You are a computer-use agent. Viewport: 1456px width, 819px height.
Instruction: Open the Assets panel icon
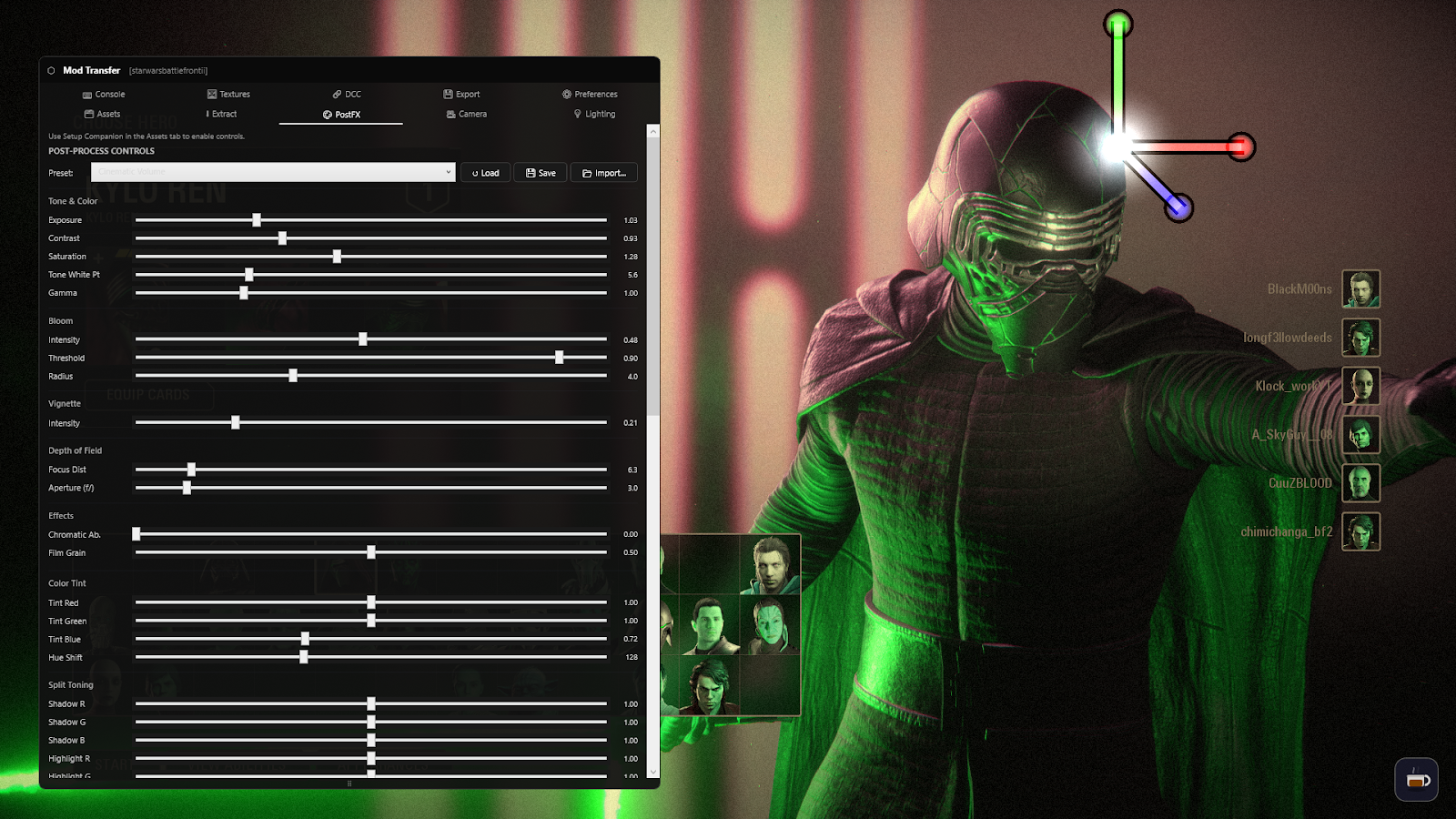tap(87, 114)
